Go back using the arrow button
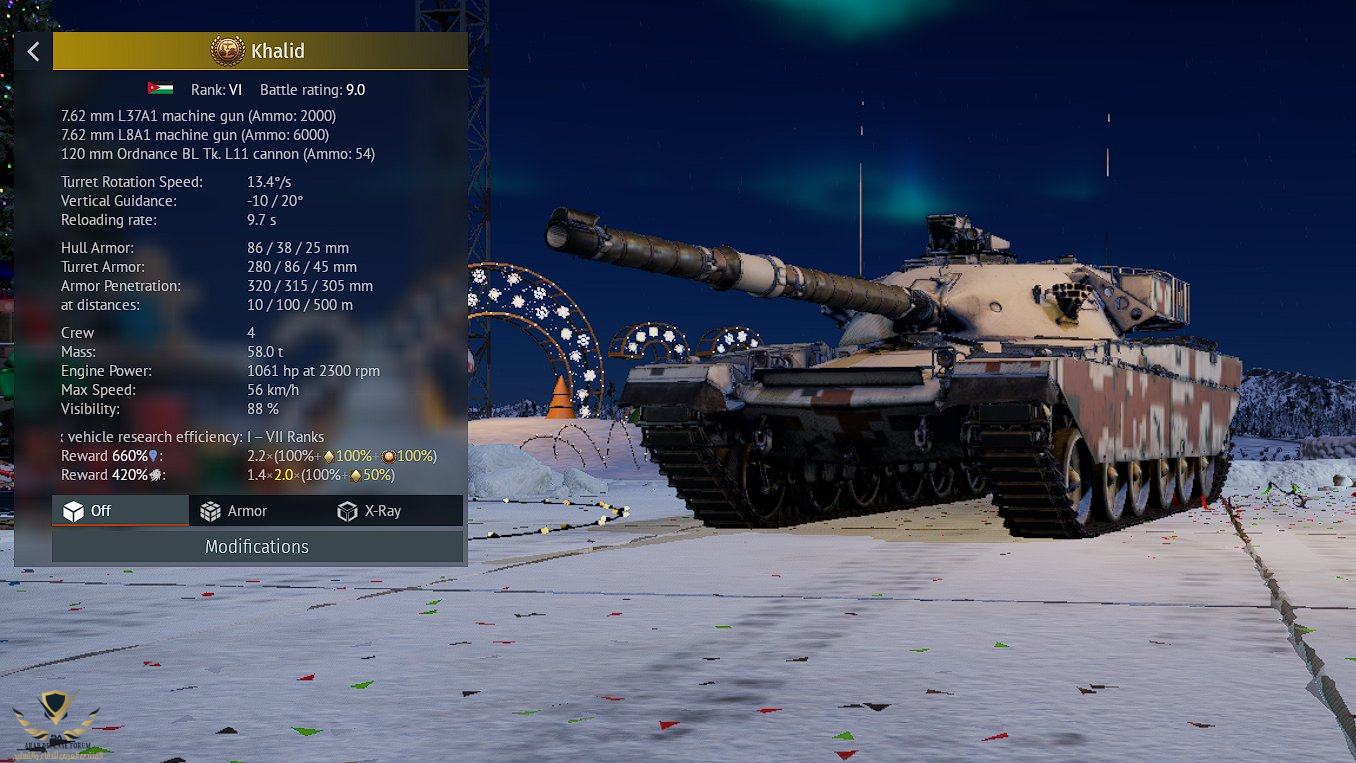Viewport: 1356px width, 763px height. 34,51
